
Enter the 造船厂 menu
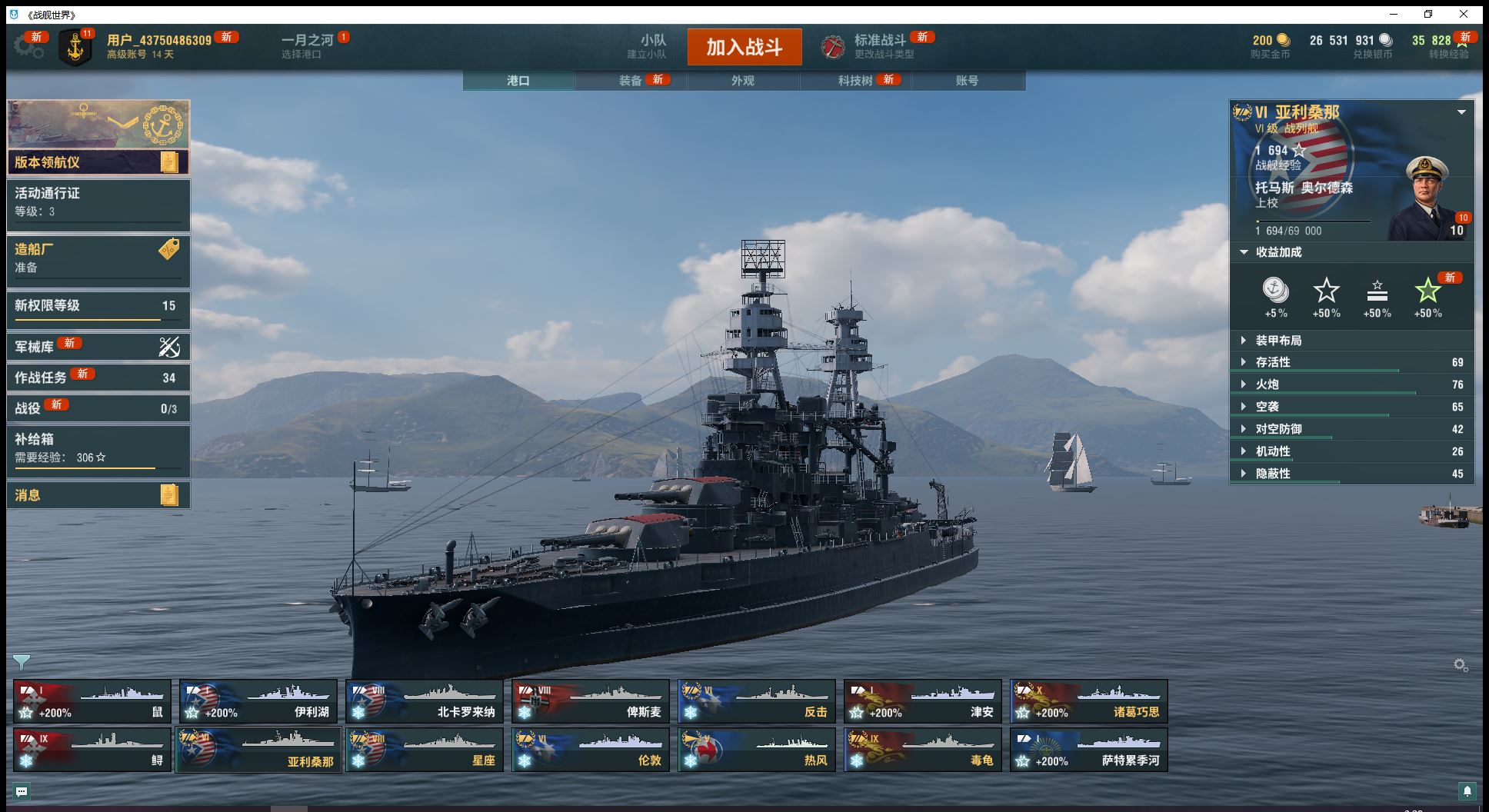click(x=98, y=258)
